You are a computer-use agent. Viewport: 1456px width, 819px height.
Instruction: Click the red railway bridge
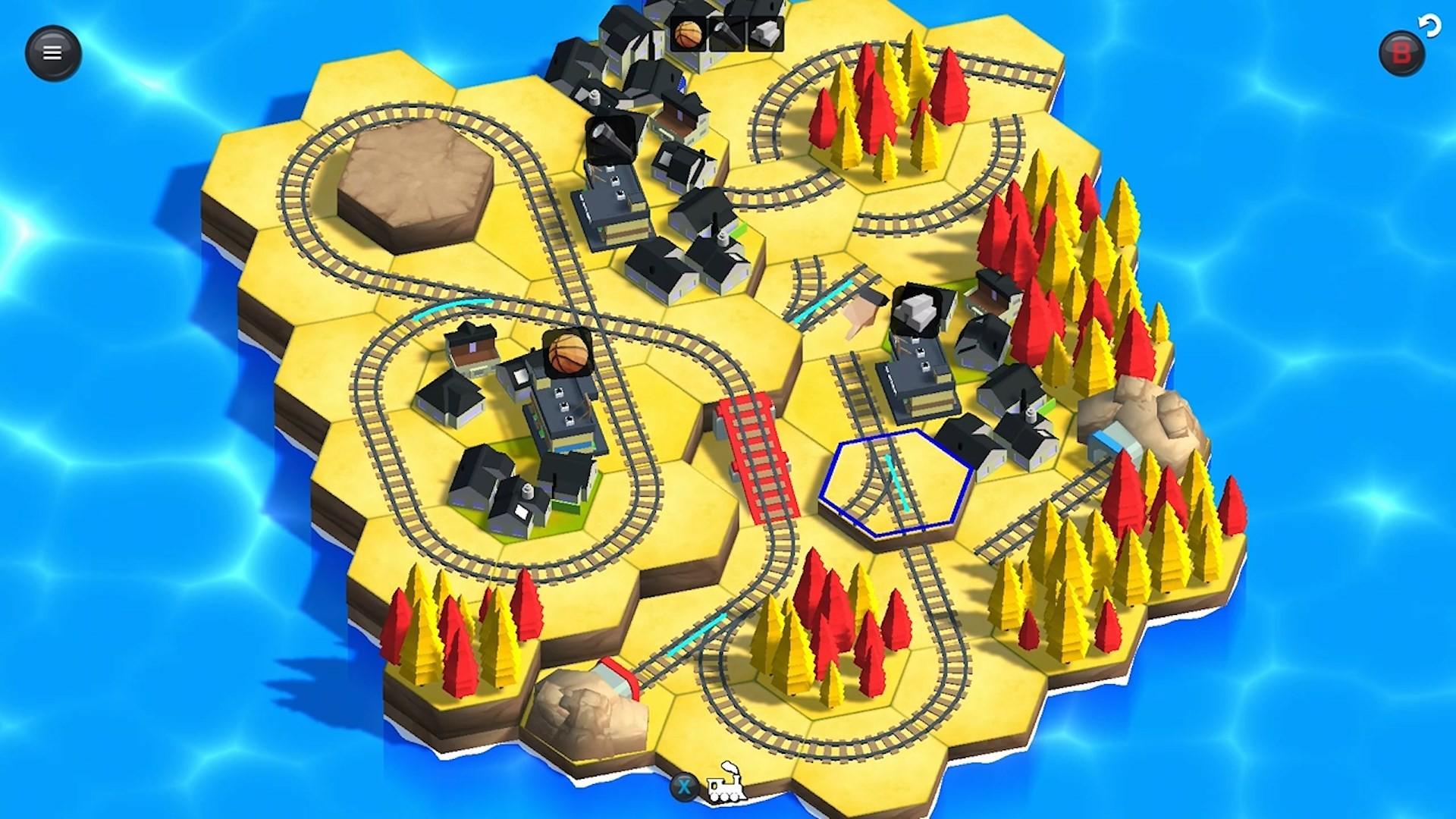(x=758, y=455)
